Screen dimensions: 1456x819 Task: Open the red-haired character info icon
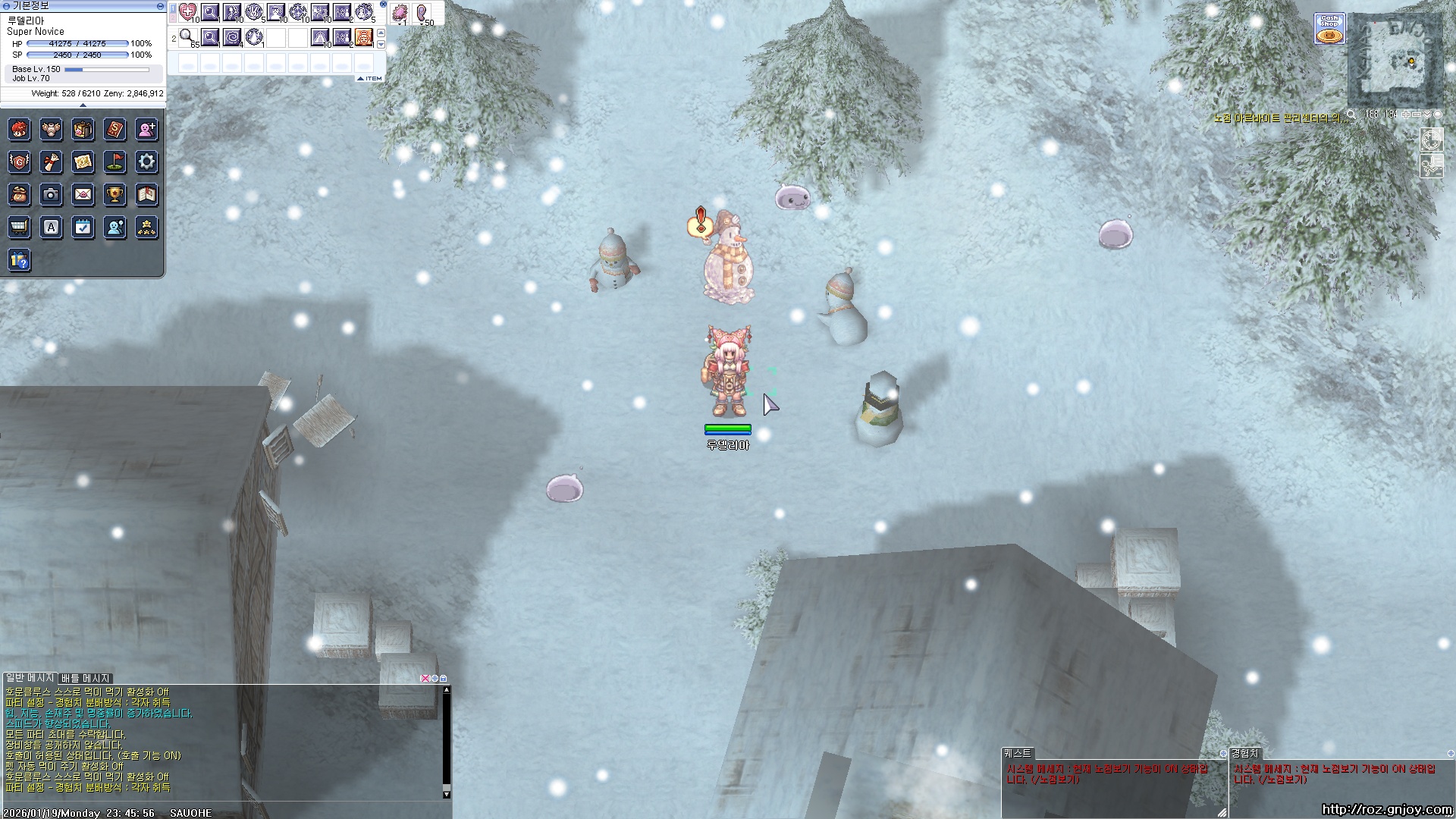[x=19, y=130]
